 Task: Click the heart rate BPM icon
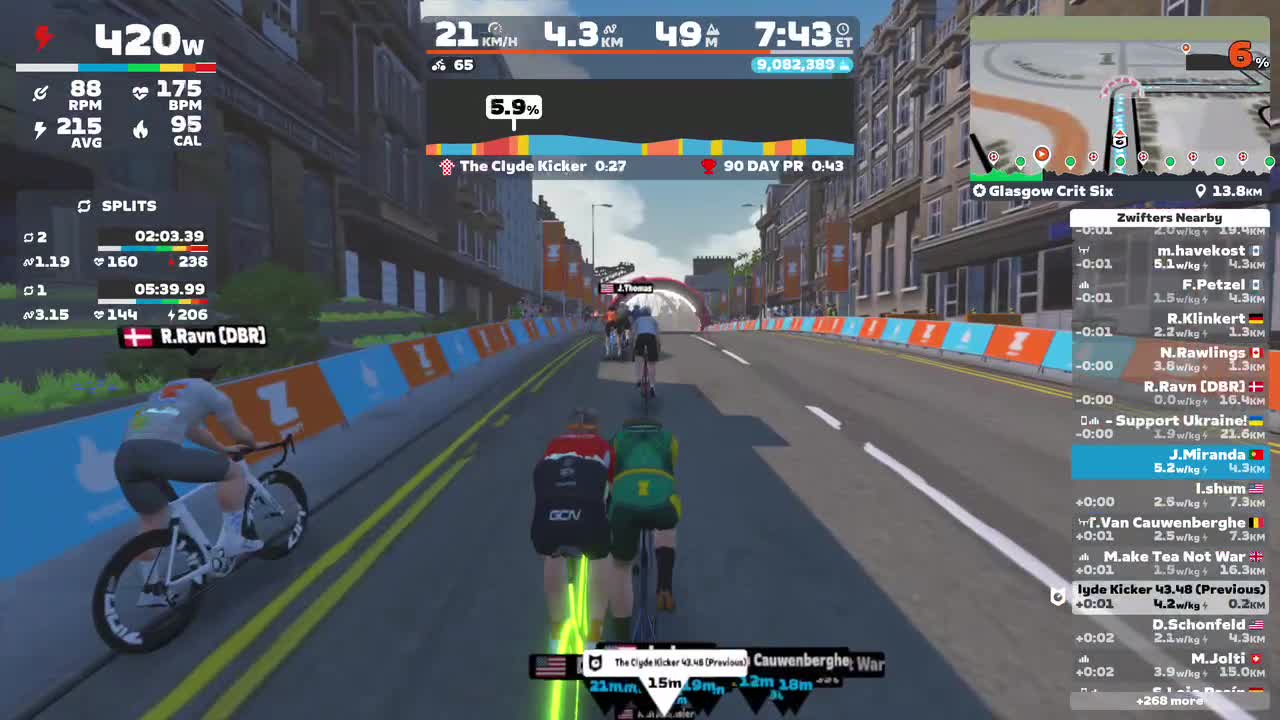(140, 92)
